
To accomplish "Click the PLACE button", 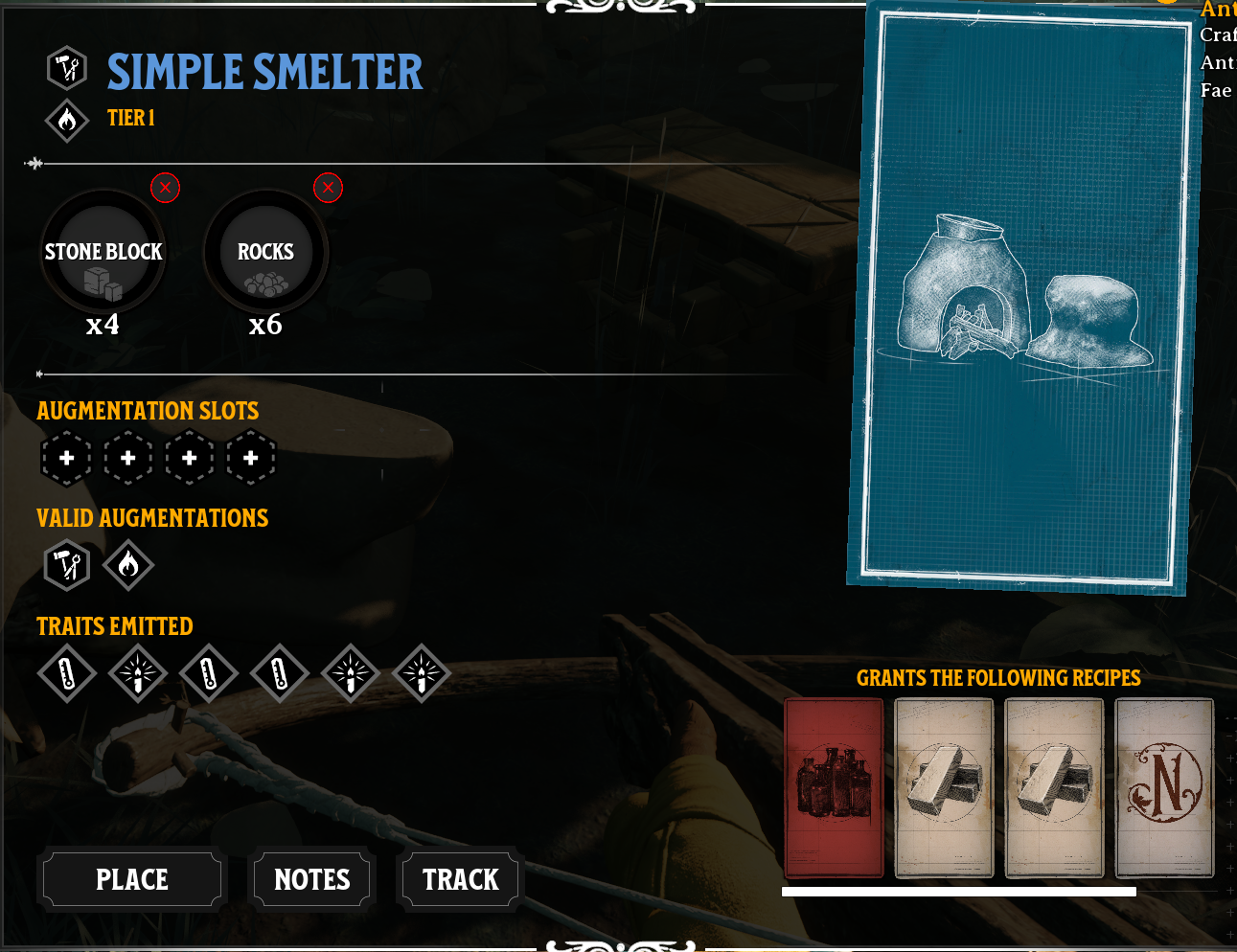I will (131, 878).
